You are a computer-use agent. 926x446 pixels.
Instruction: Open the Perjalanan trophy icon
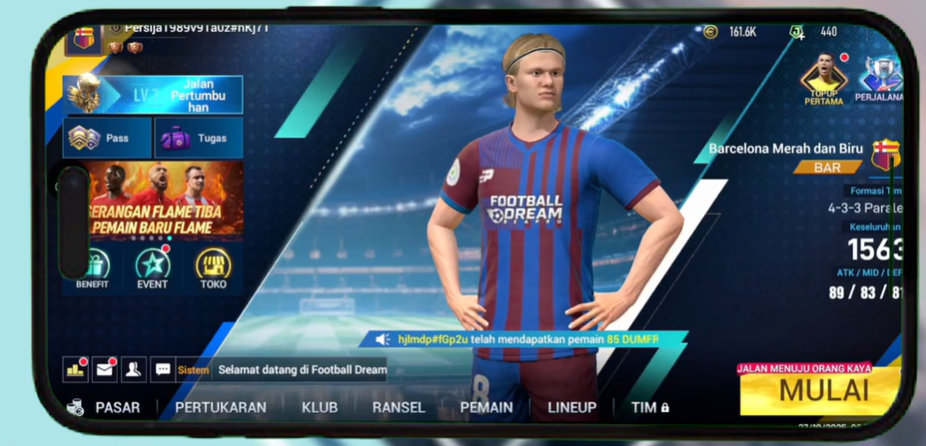pos(881,79)
